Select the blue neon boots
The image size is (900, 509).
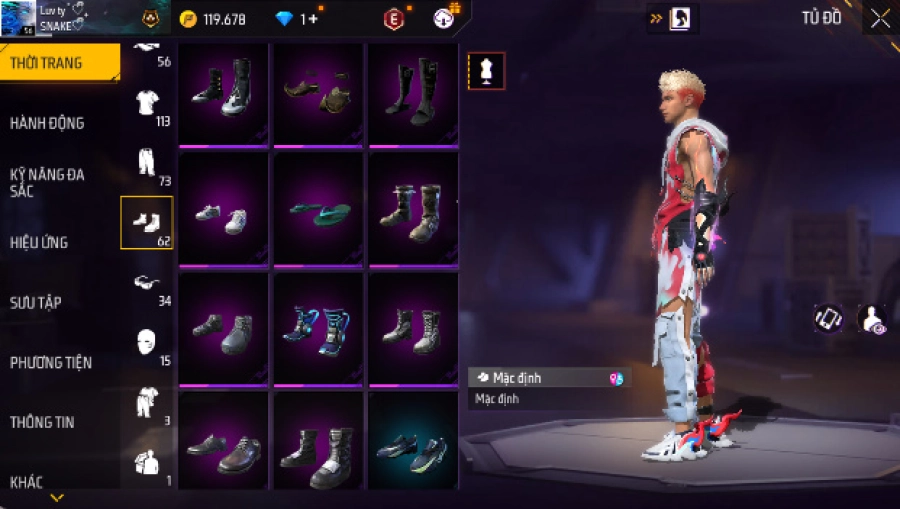coord(318,328)
